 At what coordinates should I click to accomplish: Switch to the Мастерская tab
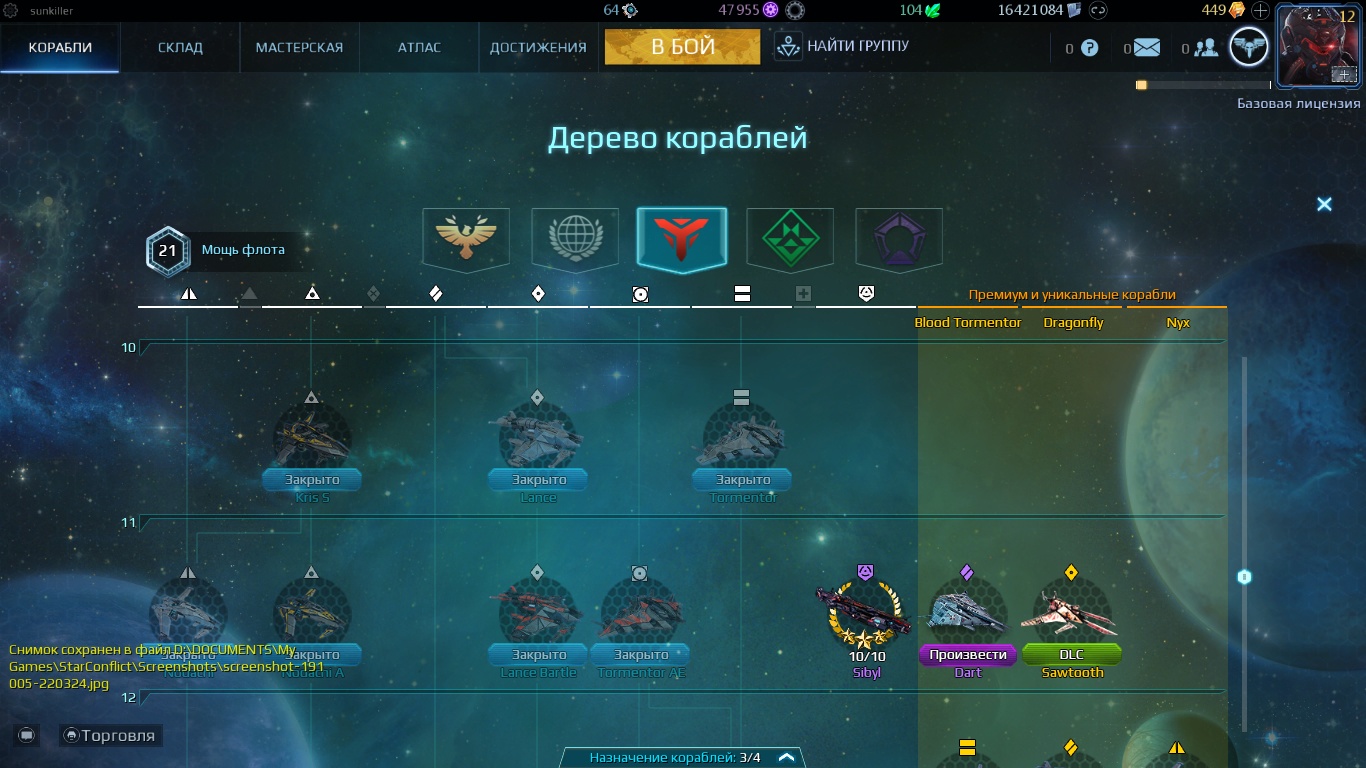(x=299, y=46)
